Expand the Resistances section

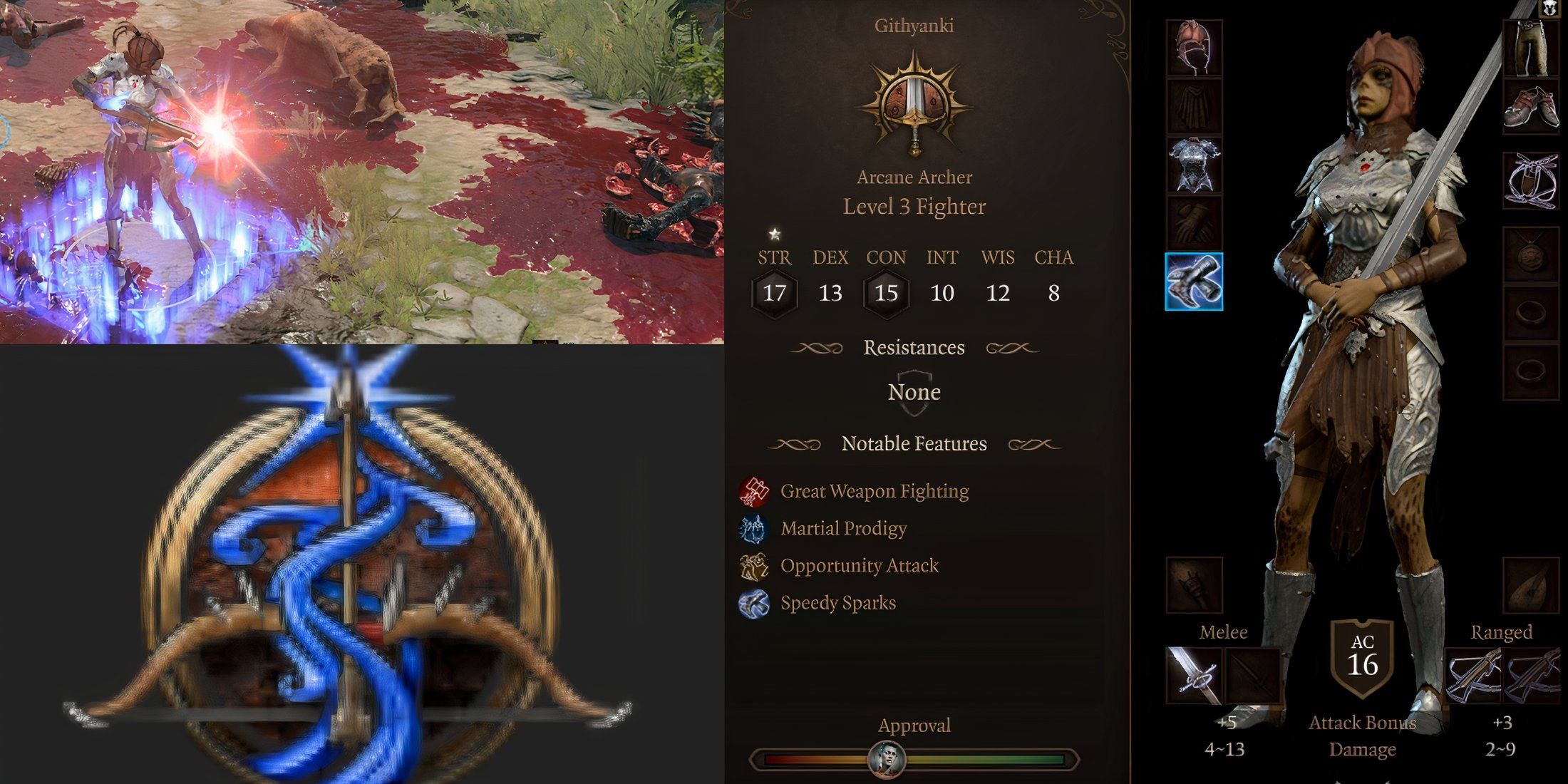(x=914, y=348)
